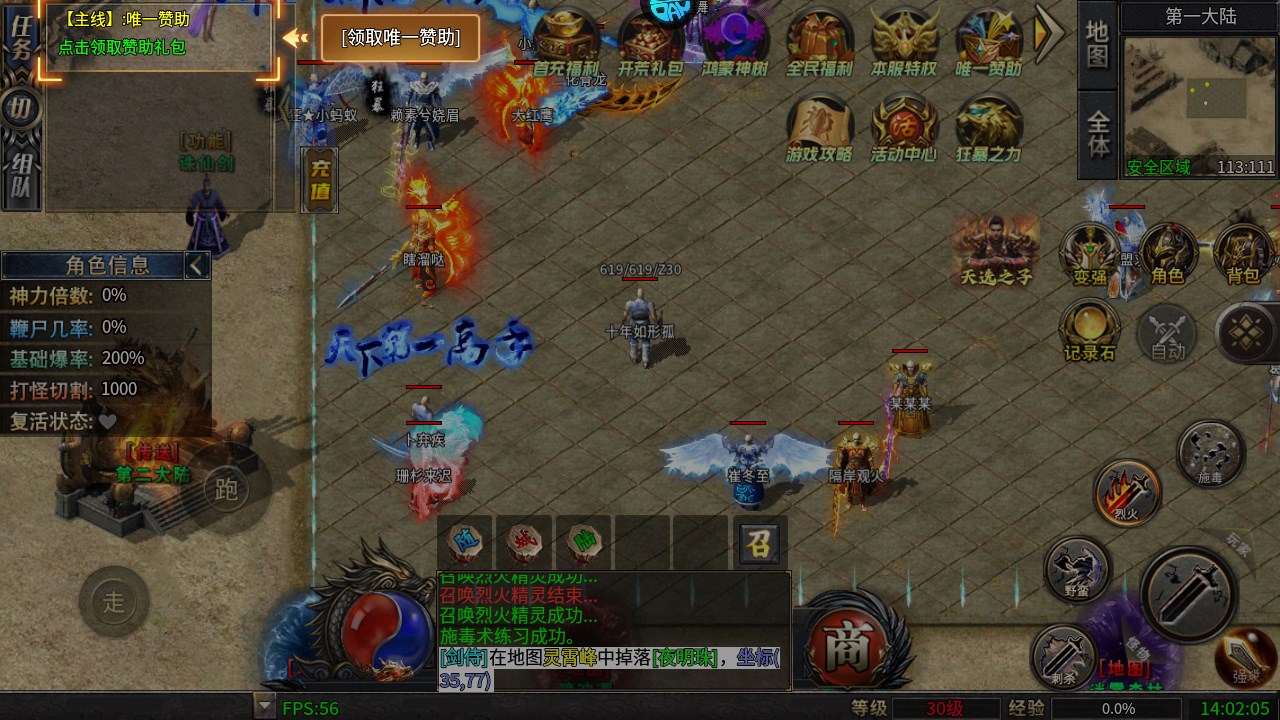Collapse the 角色信息 character info panel

tap(197, 265)
